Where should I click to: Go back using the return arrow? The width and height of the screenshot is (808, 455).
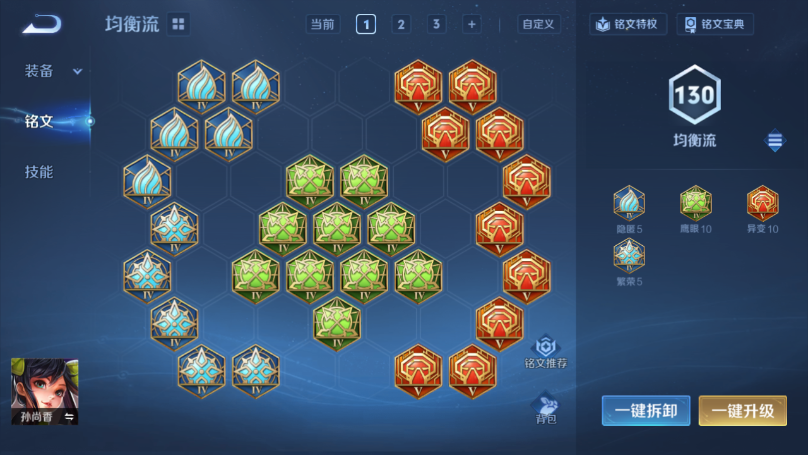(x=42, y=23)
